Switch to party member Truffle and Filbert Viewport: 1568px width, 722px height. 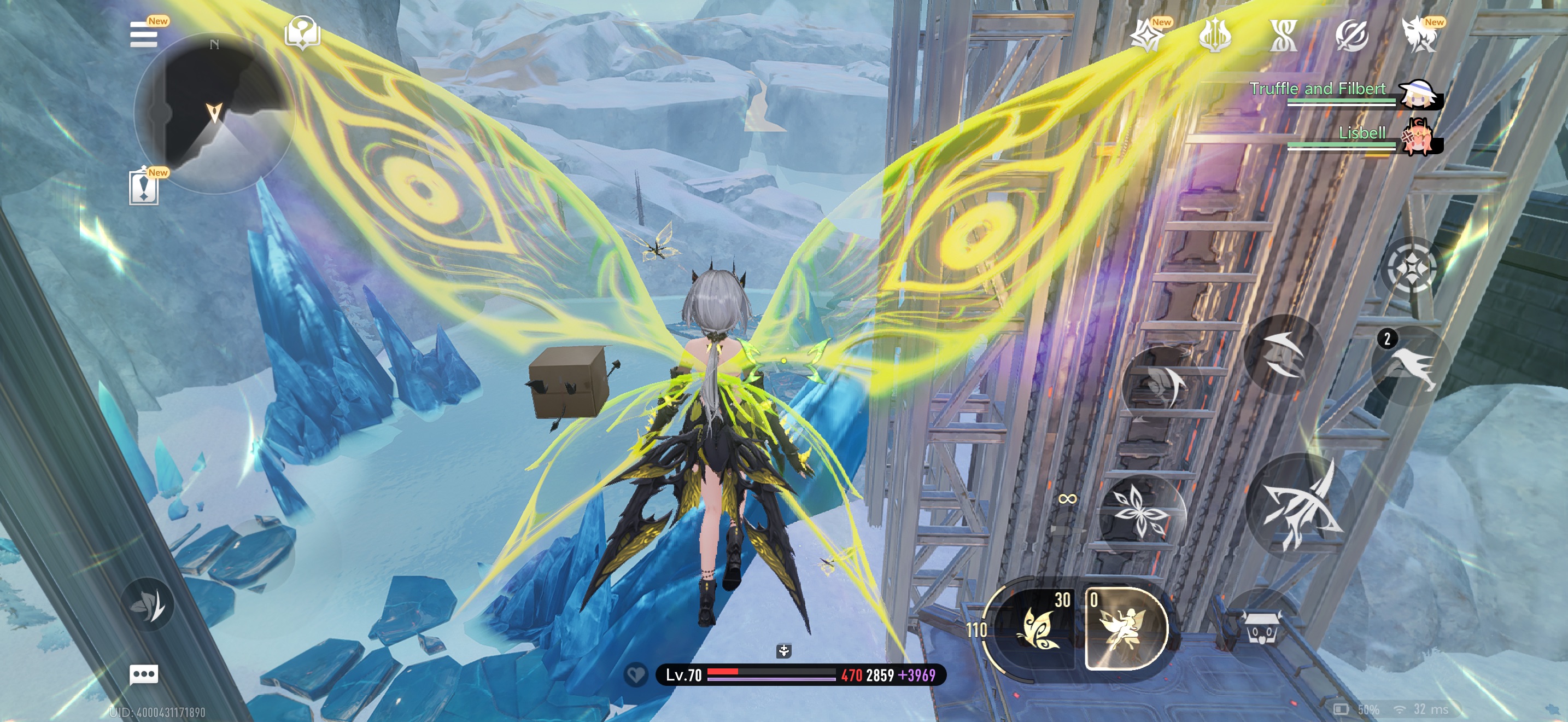(x=1419, y=95)
